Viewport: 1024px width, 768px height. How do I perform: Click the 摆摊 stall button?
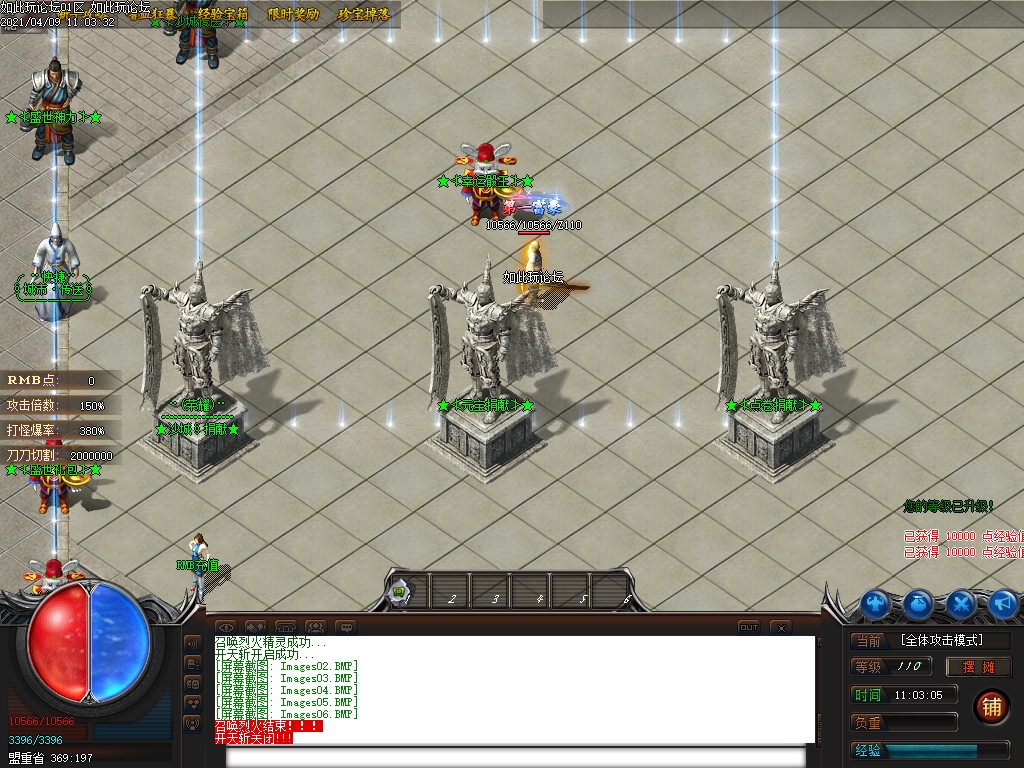click(x=980, y=666)
